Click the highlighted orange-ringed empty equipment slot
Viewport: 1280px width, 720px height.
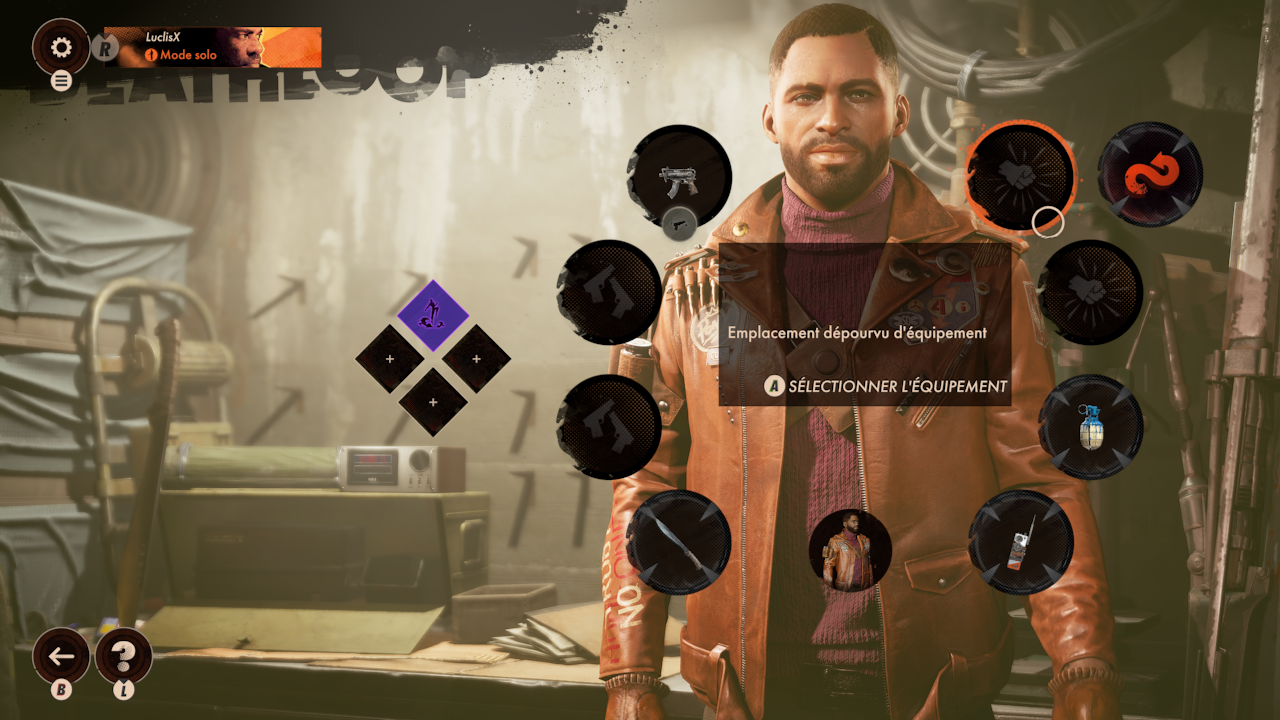[1019, 174]
